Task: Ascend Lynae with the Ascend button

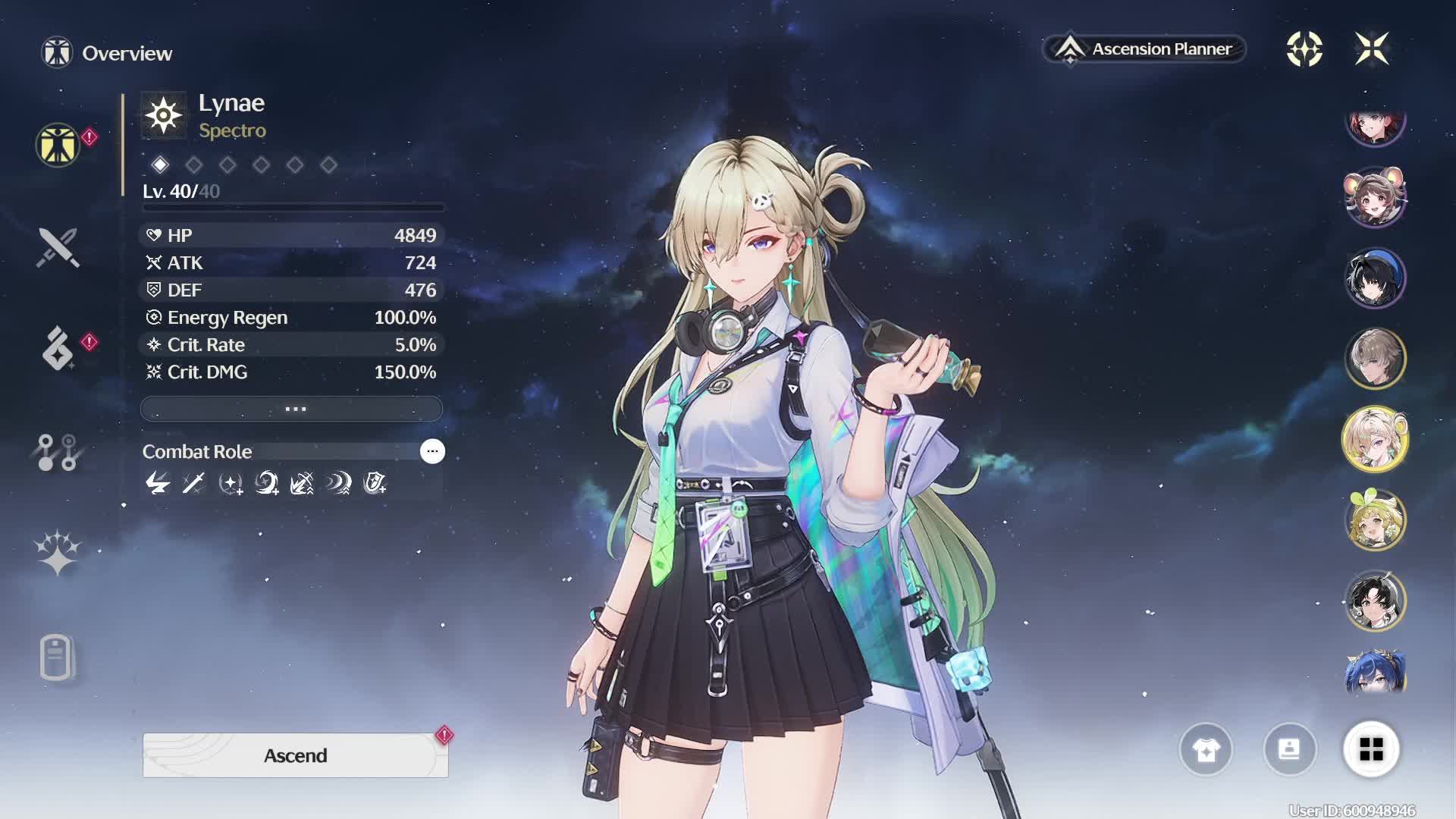Action: pyautogui.click(x=295, y=755)
